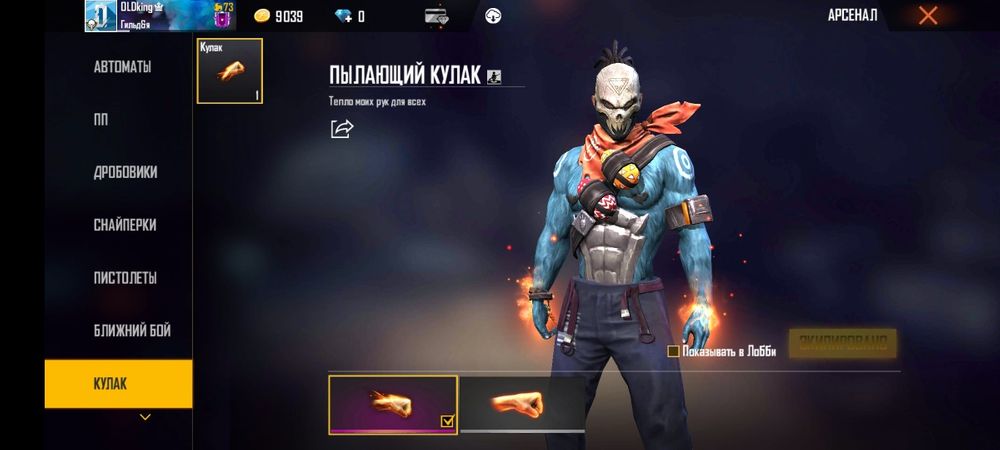This screenshot has width=1000, height=450.
Task: Click the Экипировано button
Action: tap(842, 343)
